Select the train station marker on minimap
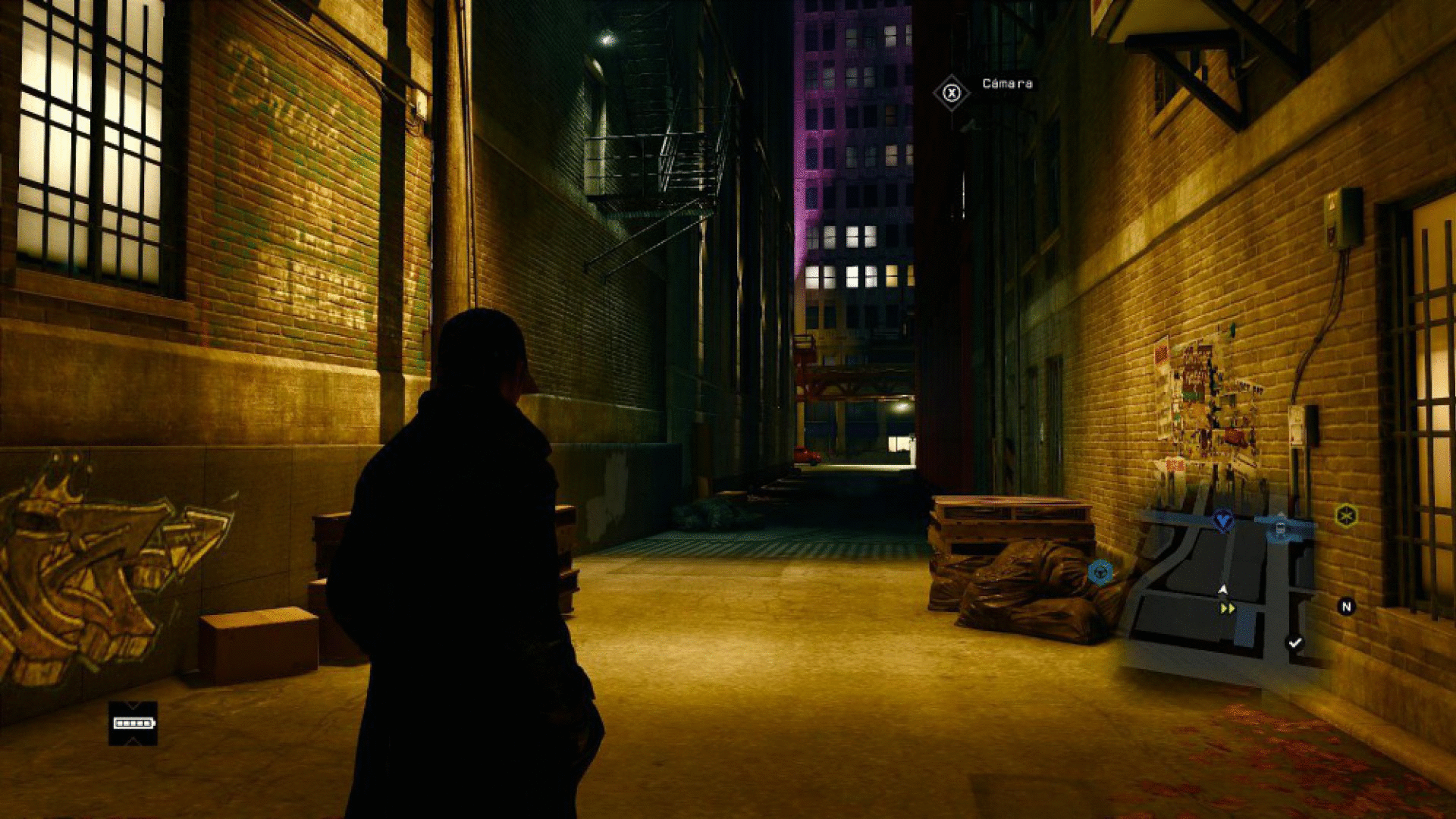The height and width of the screenshot is (819, 1456). coord(1281,528)
